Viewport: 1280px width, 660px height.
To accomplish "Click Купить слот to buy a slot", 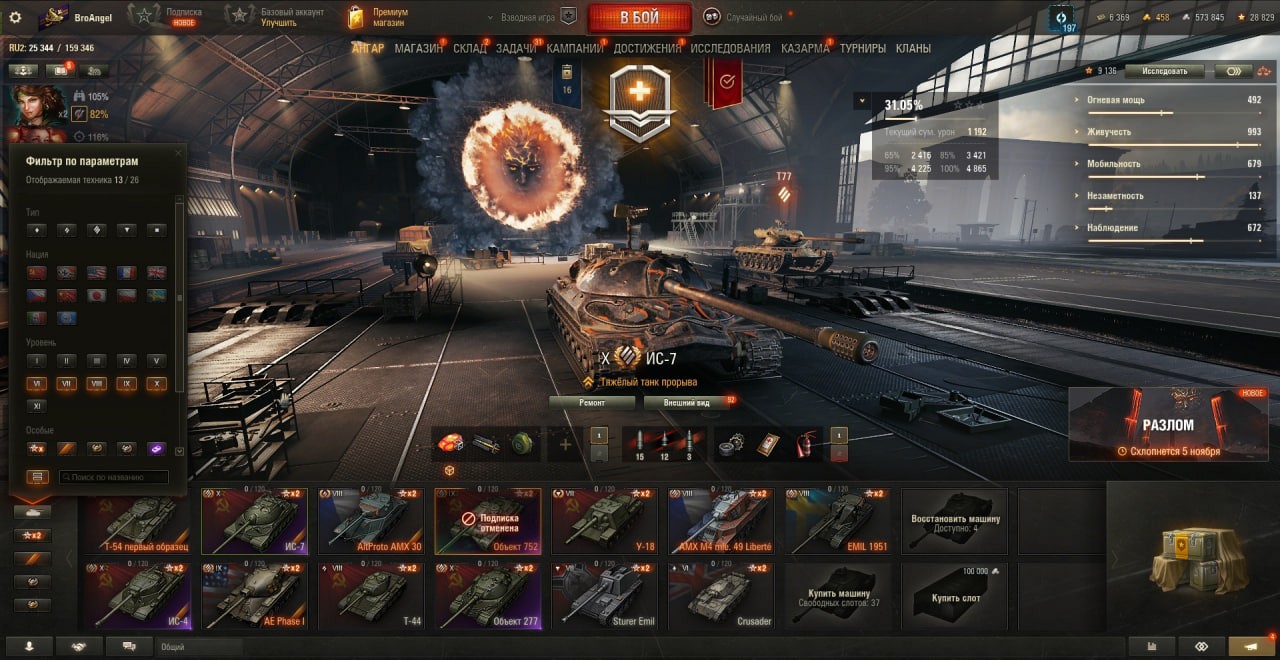I will 956,595.
